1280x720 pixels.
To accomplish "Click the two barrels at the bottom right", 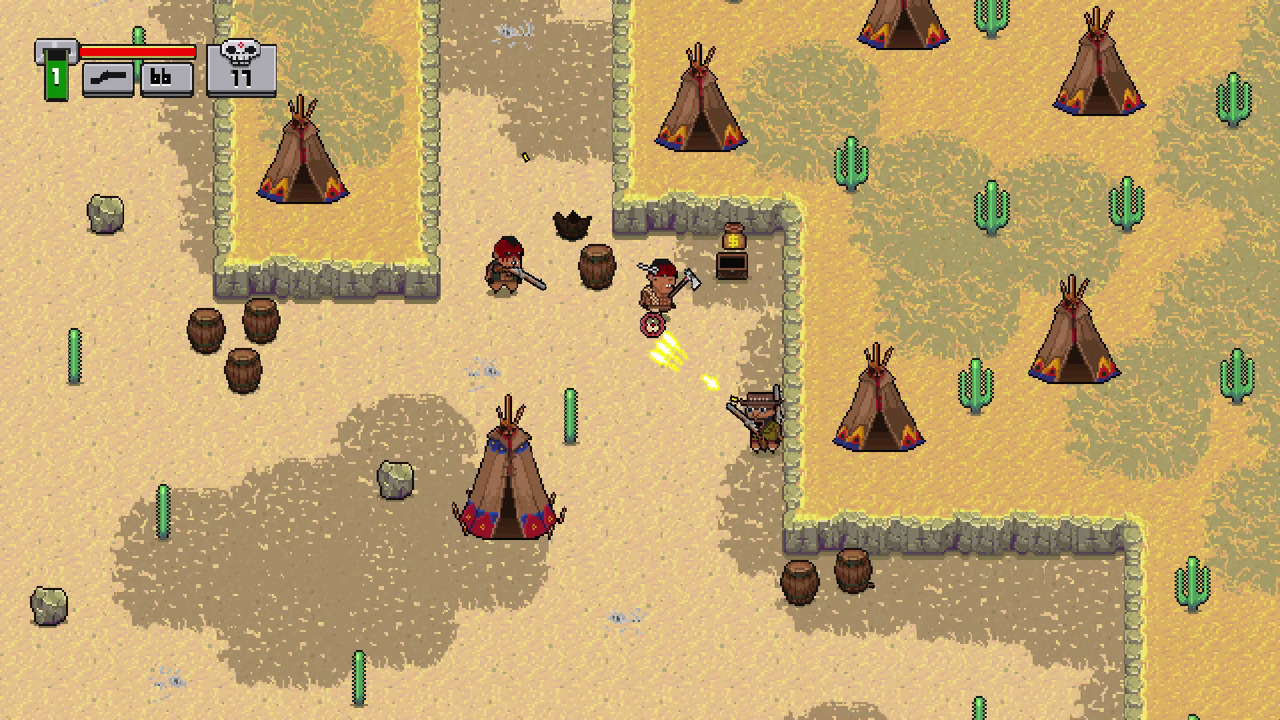I will click(x=825, y=578).
